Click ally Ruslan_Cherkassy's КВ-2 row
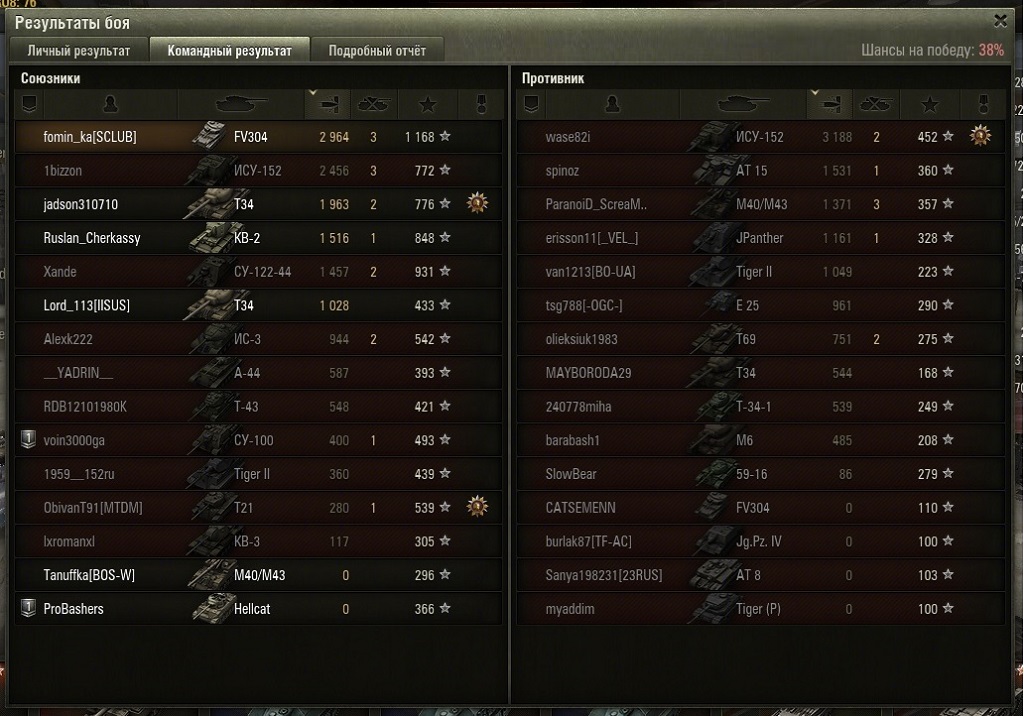 point(258,238)
